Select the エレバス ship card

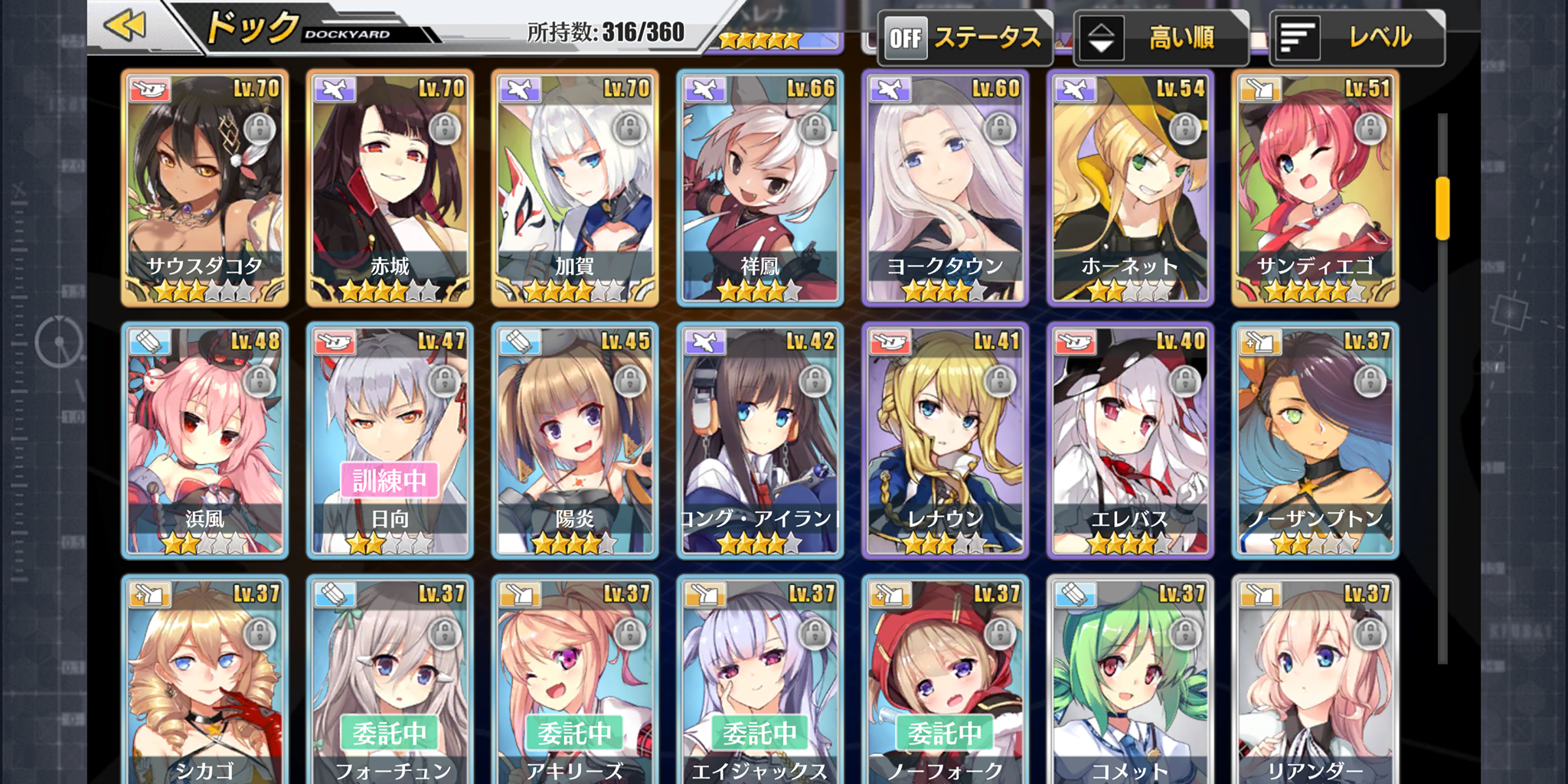pyautogui.click(x=1130, y=440)
